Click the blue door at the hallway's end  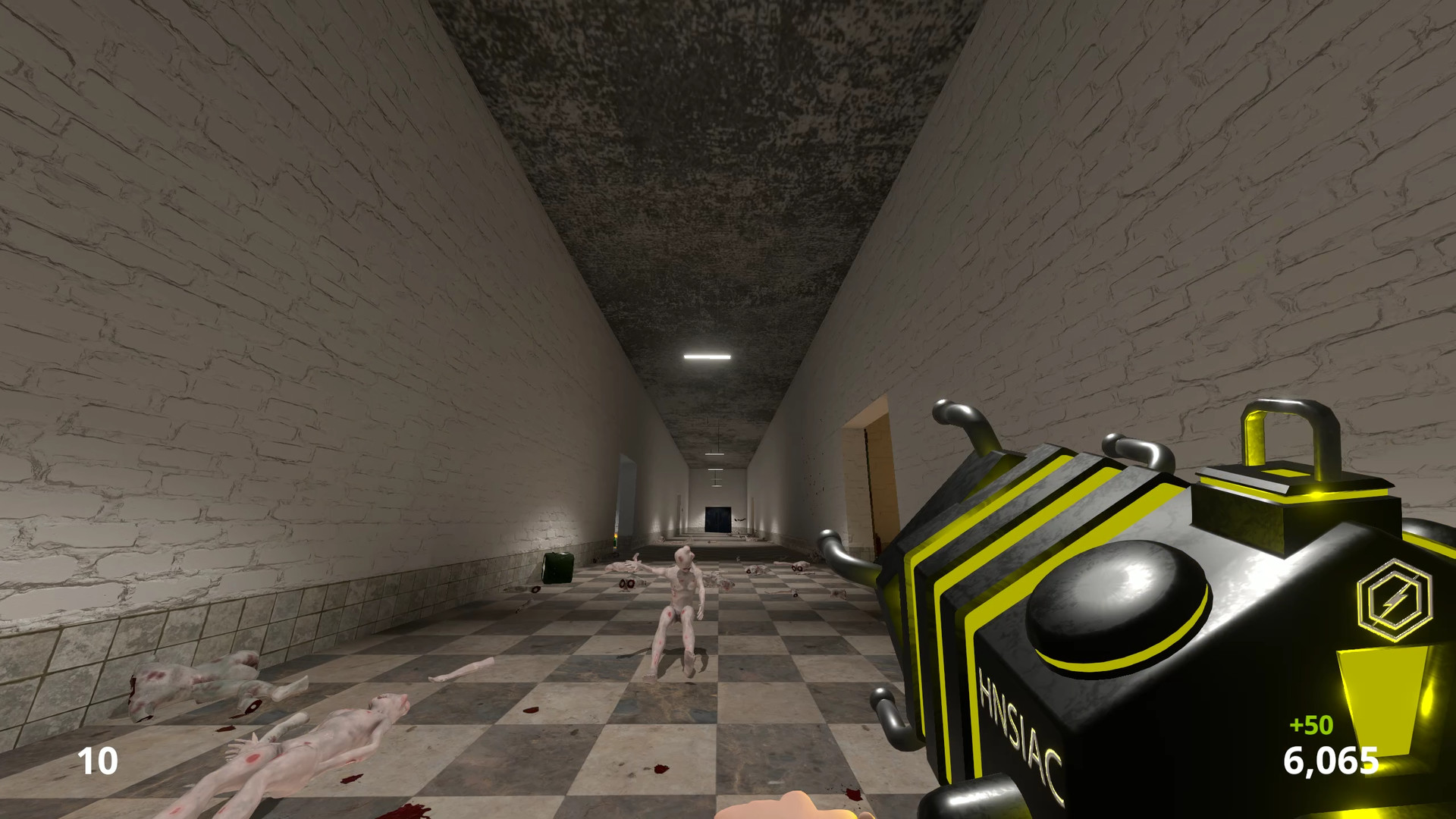pyautogui.click(x=718, y=519)
